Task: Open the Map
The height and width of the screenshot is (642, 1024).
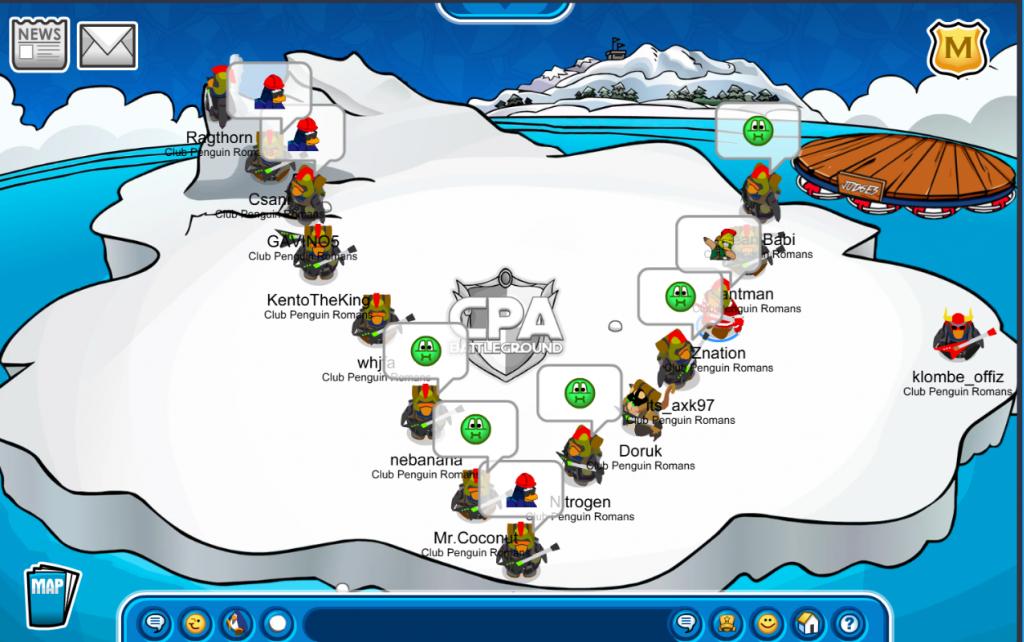Action: click(x=51, y=595)
